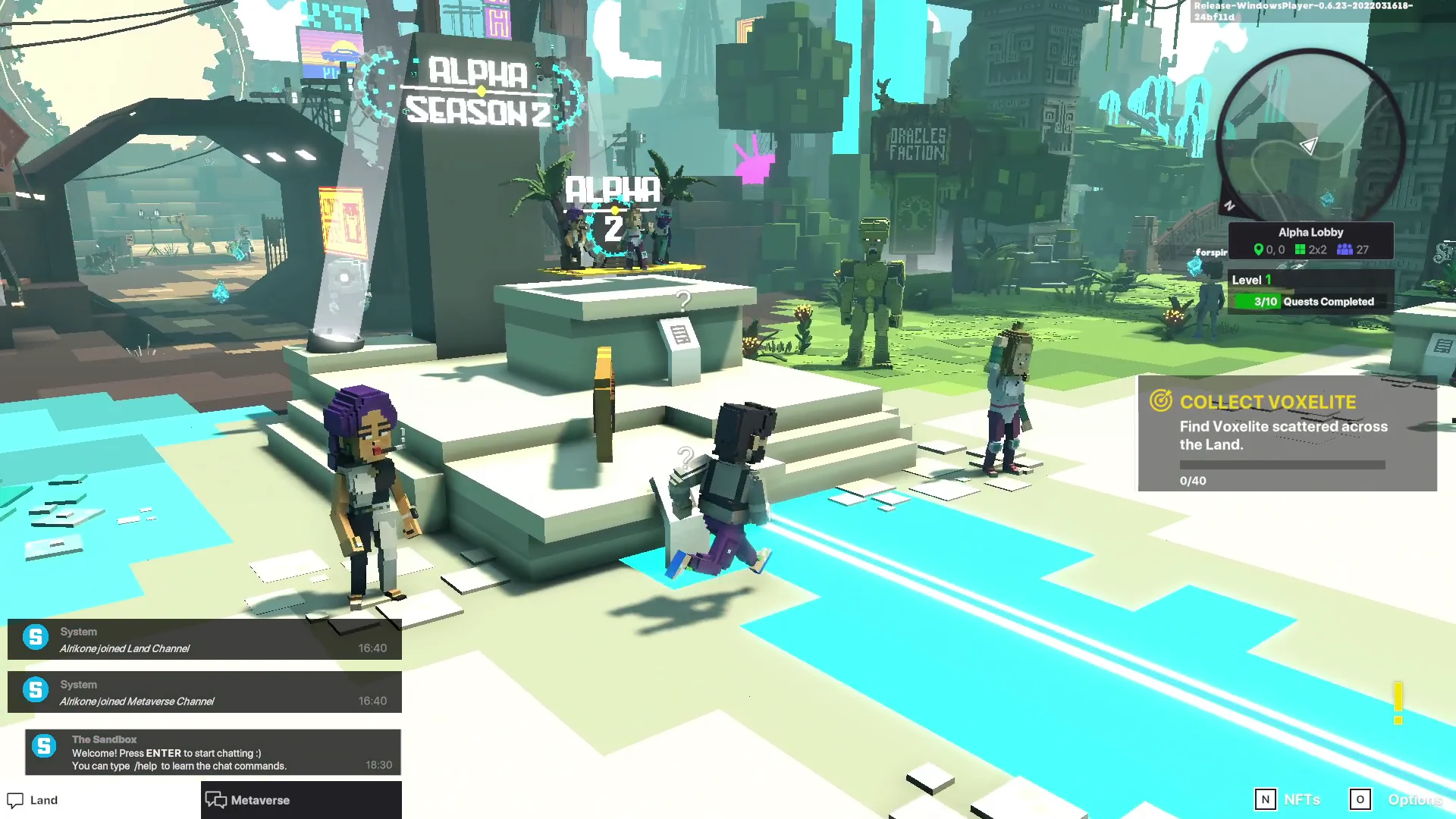Image resolution: width=1456 pixels, height=819 pixels.
Task: Switch to the Land chat tab
Action: click(34, 800)
